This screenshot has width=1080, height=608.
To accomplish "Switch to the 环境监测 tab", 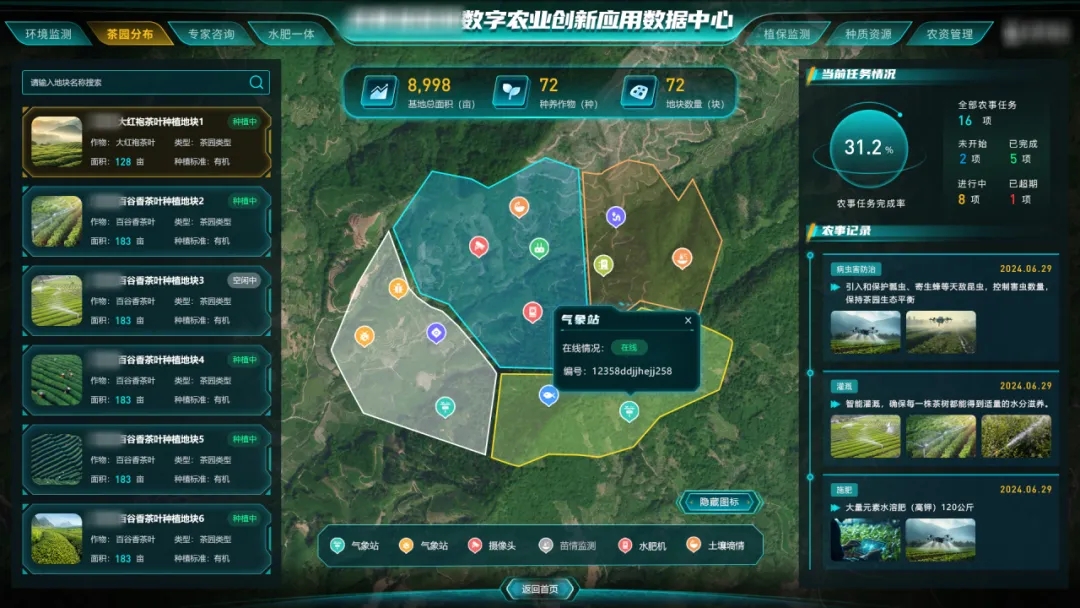I will tap(47, 34).
